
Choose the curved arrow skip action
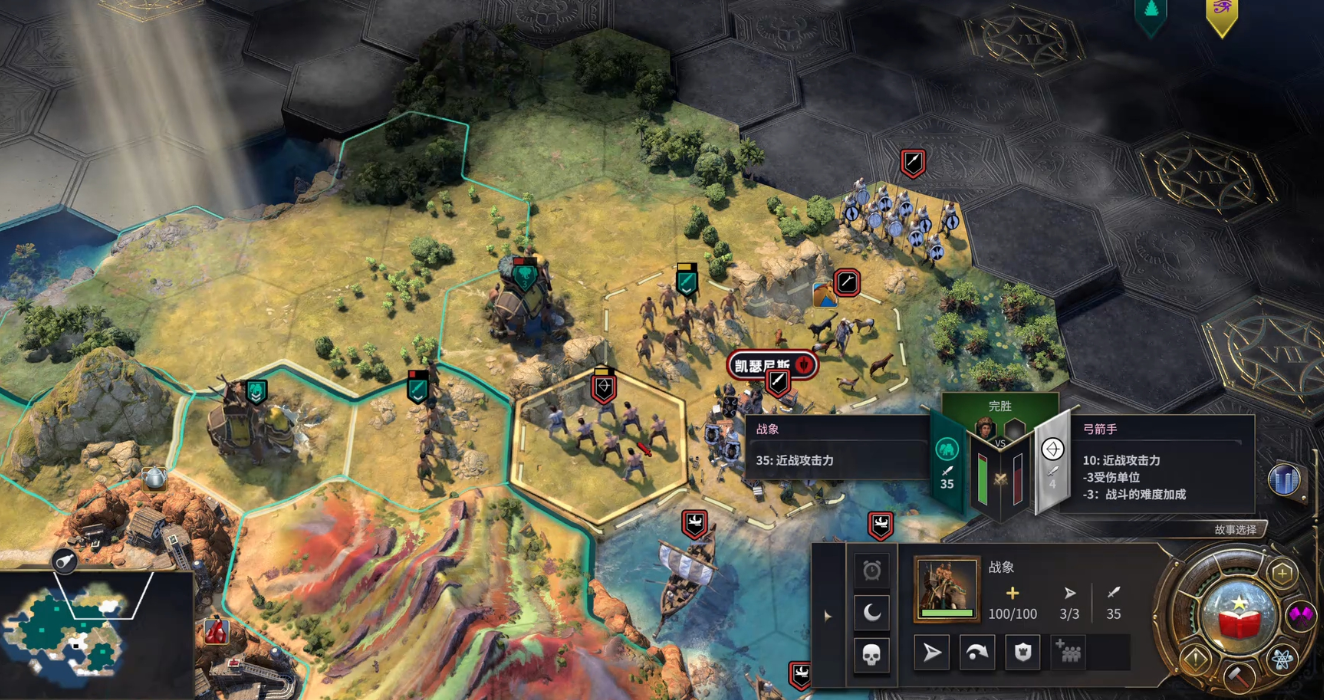point(978,653)
